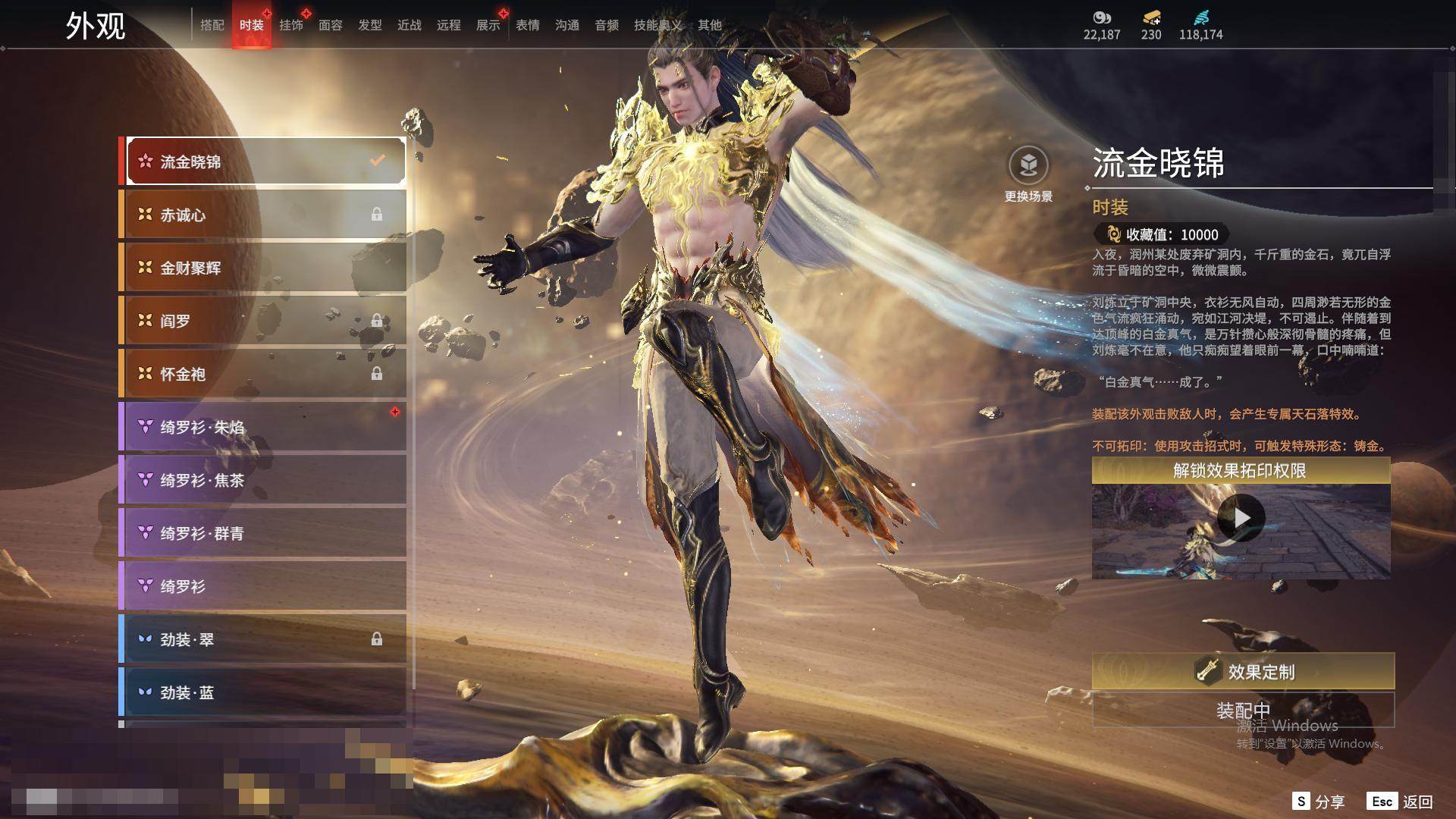Select the 流金晓锦 outfit entry
1456x819 pixels.
click(265, 162)
